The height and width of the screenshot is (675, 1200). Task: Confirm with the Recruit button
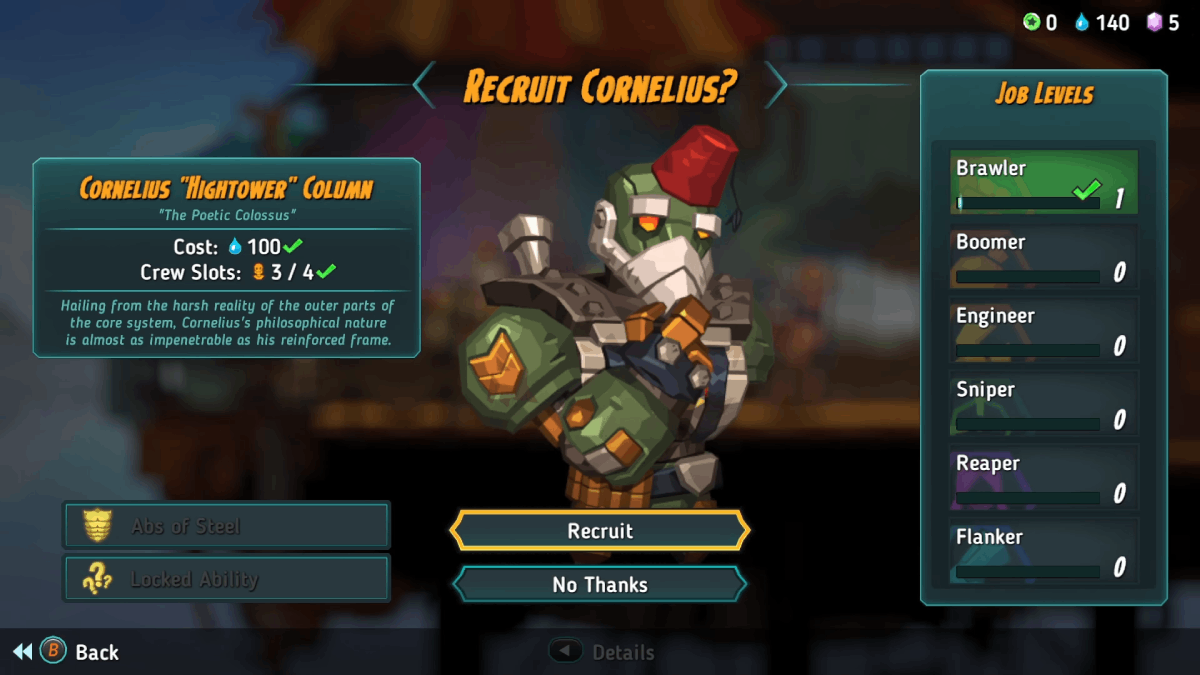click(600, 531)
